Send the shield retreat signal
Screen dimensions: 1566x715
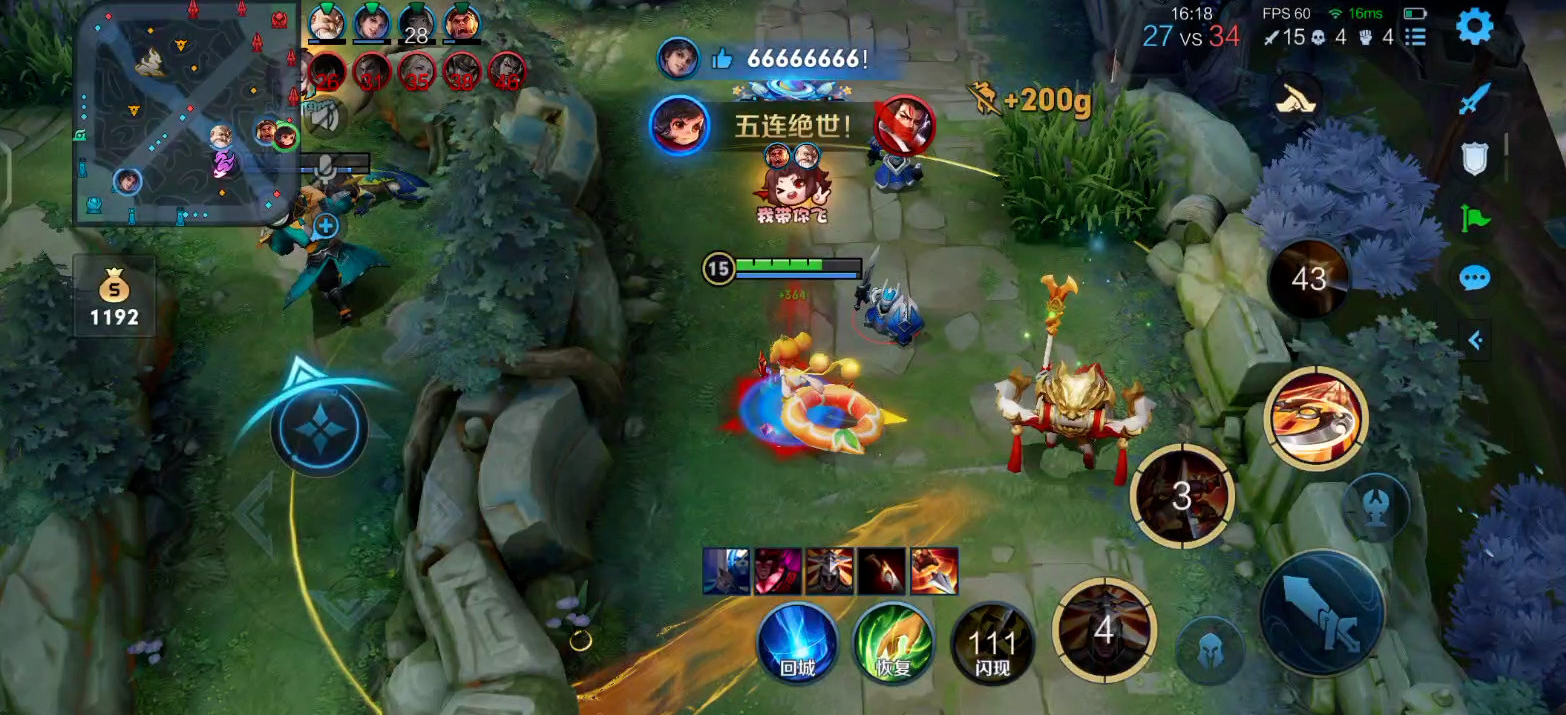[1474, 158]
